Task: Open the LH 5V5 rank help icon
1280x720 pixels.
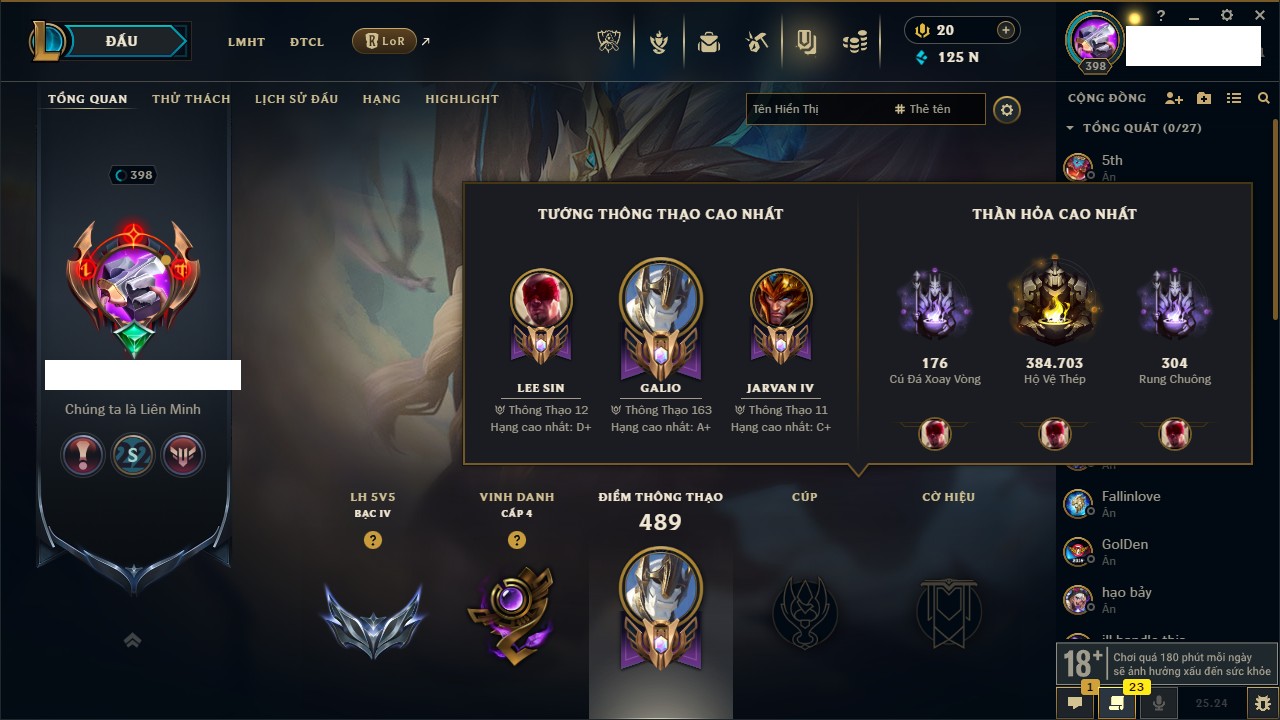Action: tap(373, 540)
